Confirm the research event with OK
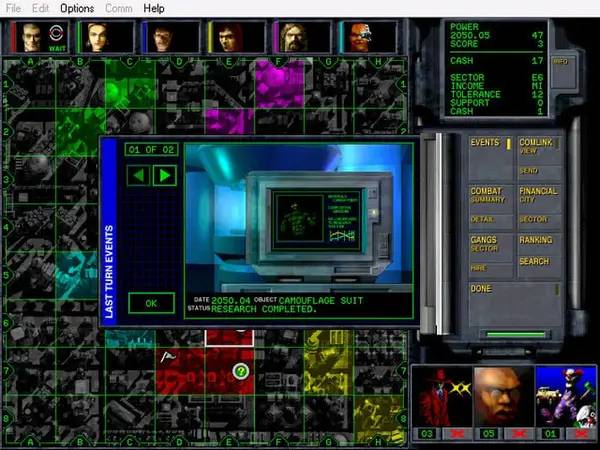Screen dimensions: 600x450 click(x=151, y=302)
